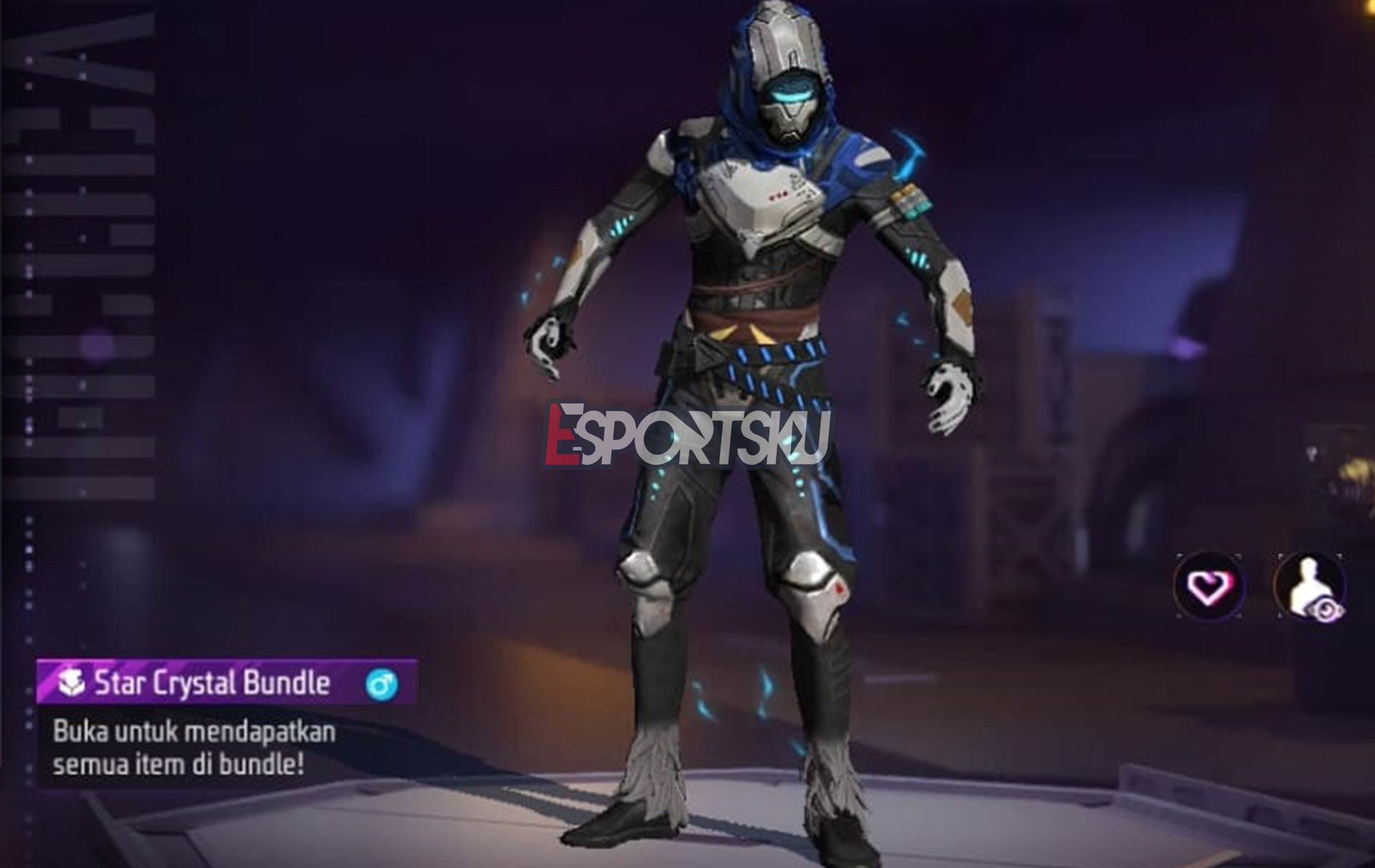Select the Star Crystal Bundle tab label
The image size is (1375, 868).
(210, 681)
